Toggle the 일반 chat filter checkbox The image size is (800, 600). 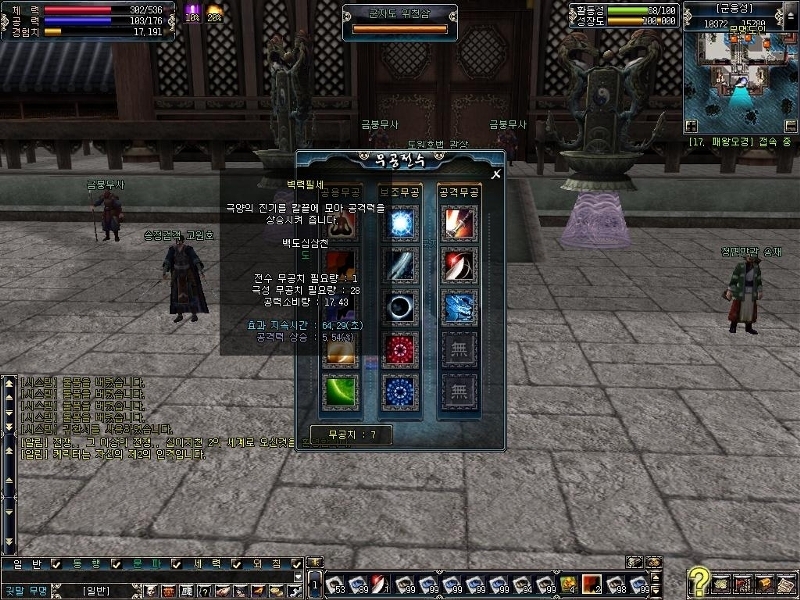(56, 565)
